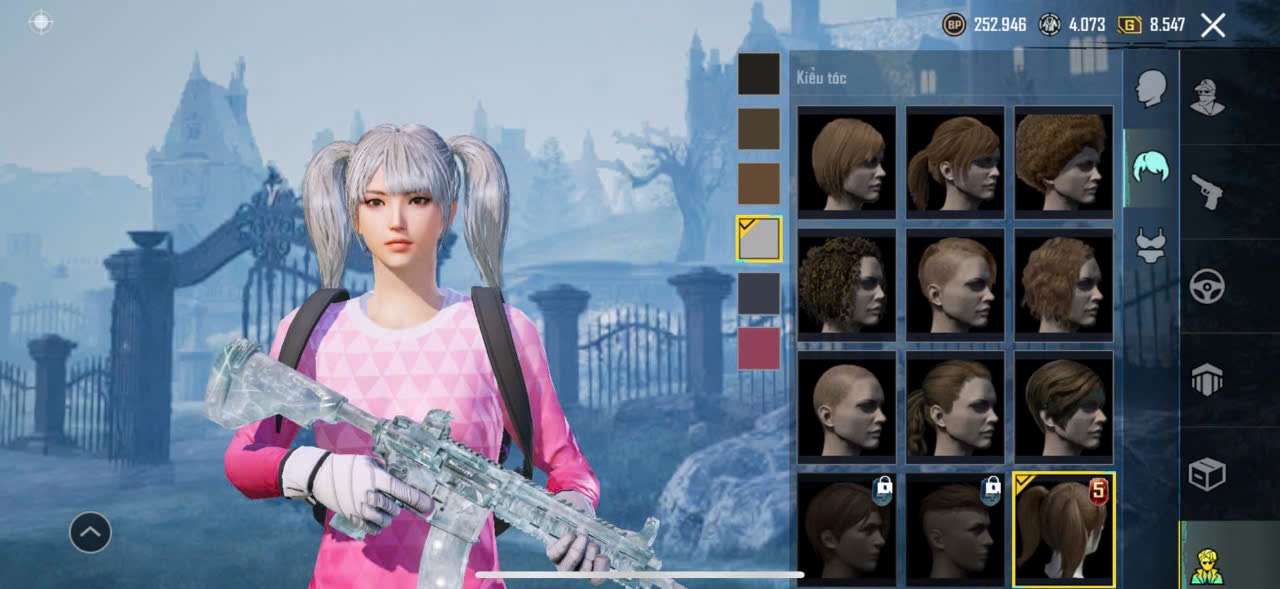
Task: Open the pistol weapons category
Action: pos(1208,192)
